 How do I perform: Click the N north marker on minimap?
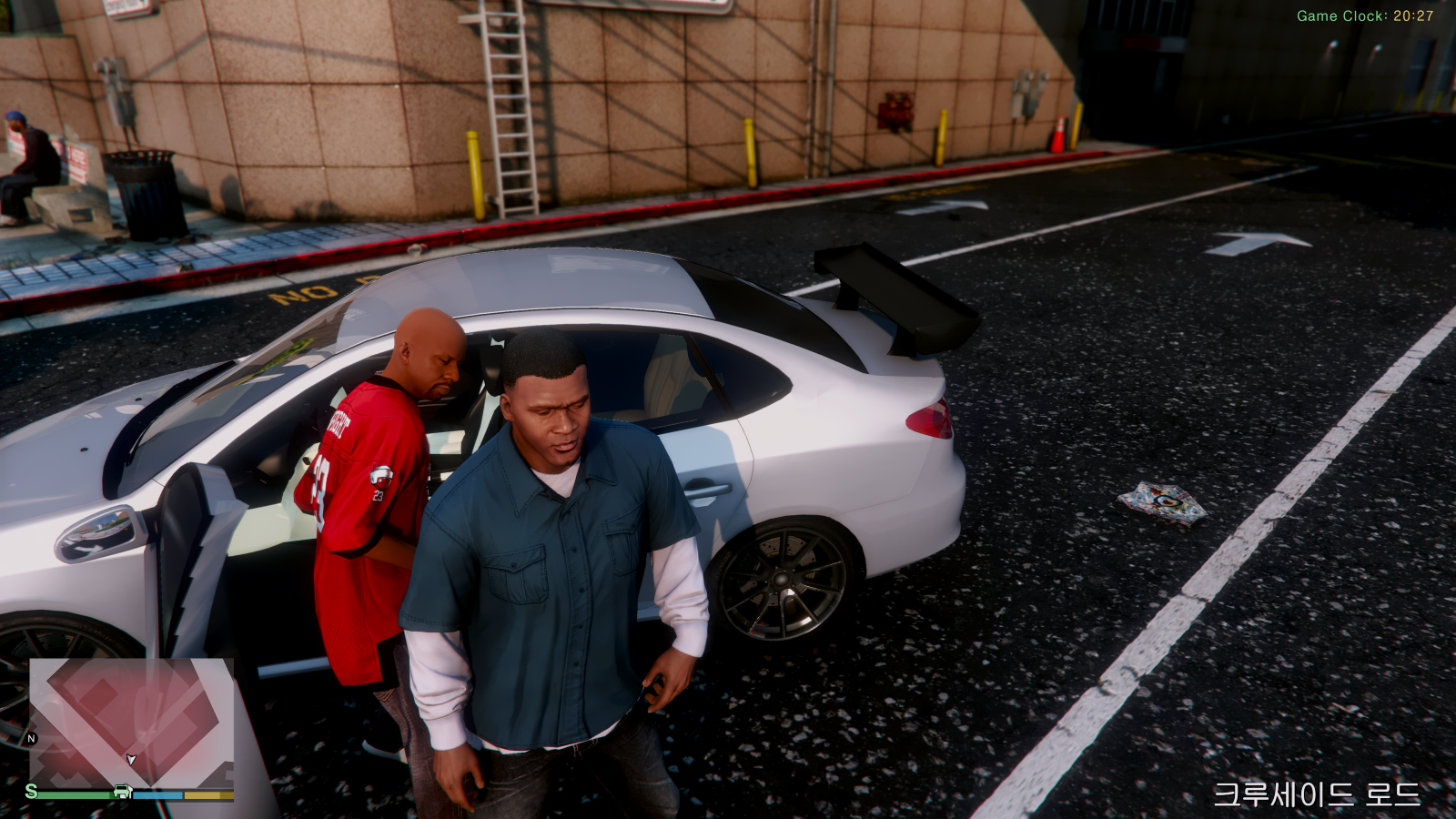[32, 738]
